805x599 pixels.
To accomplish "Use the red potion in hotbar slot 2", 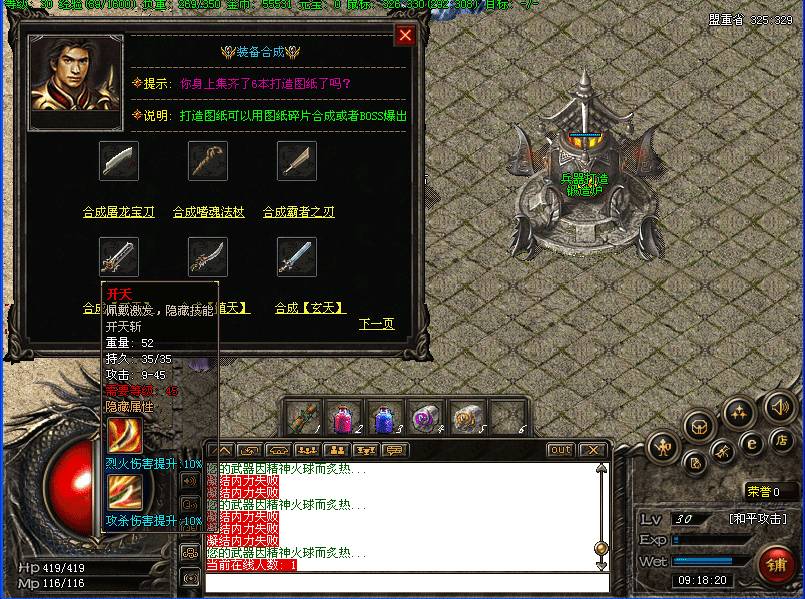I will pos(343,417).
